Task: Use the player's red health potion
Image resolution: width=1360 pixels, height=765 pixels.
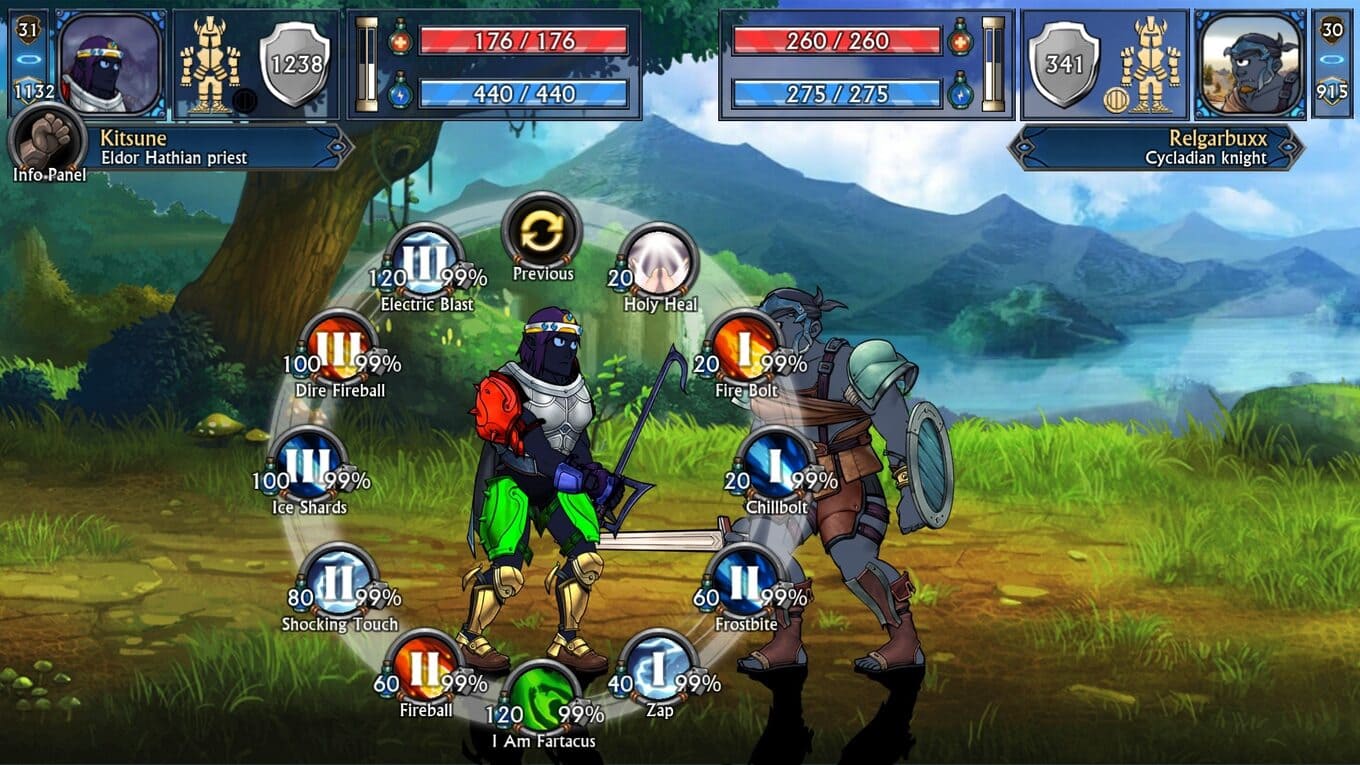Action: coord(401,40)
